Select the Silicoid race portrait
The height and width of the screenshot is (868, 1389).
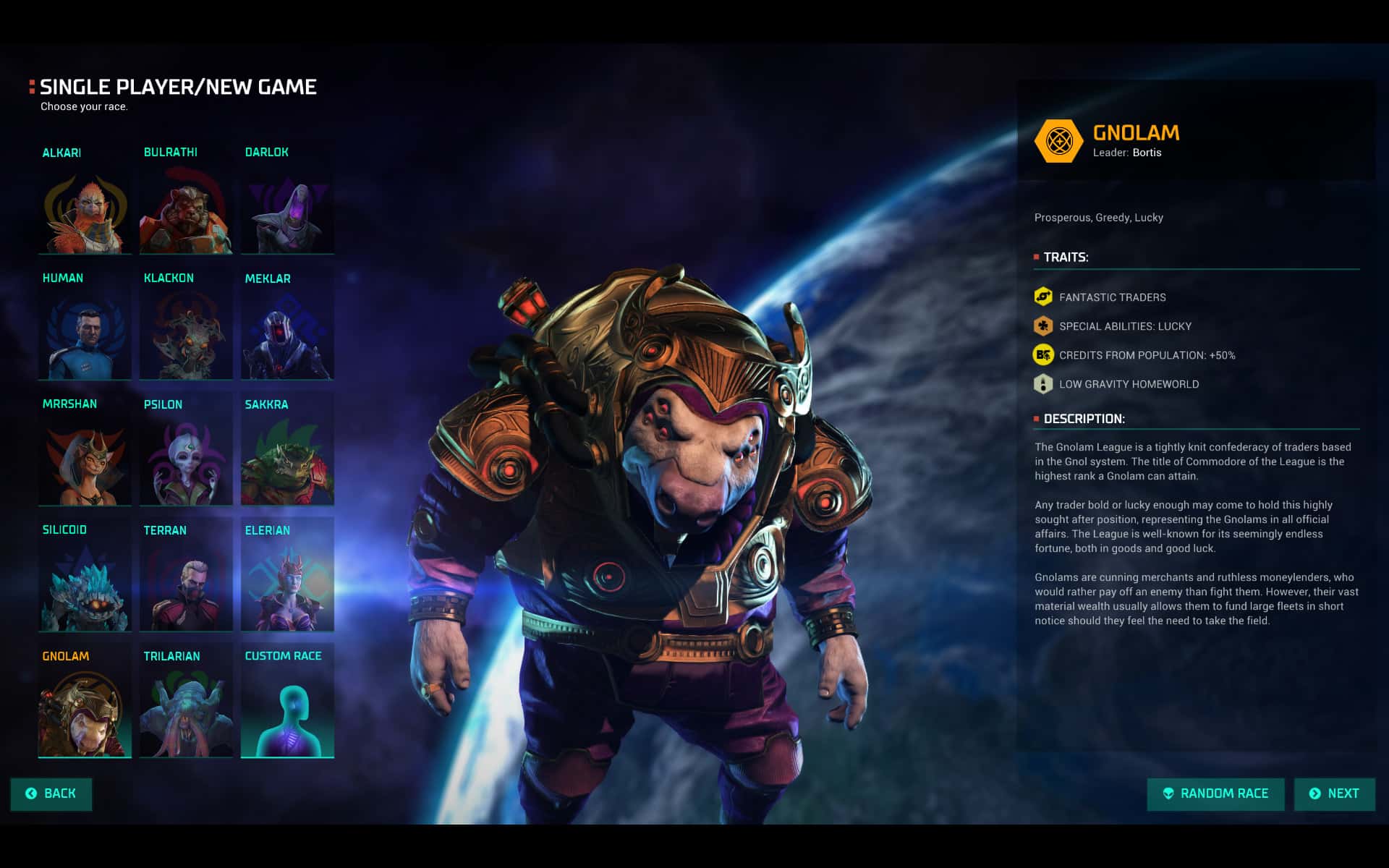click(85, 589)
